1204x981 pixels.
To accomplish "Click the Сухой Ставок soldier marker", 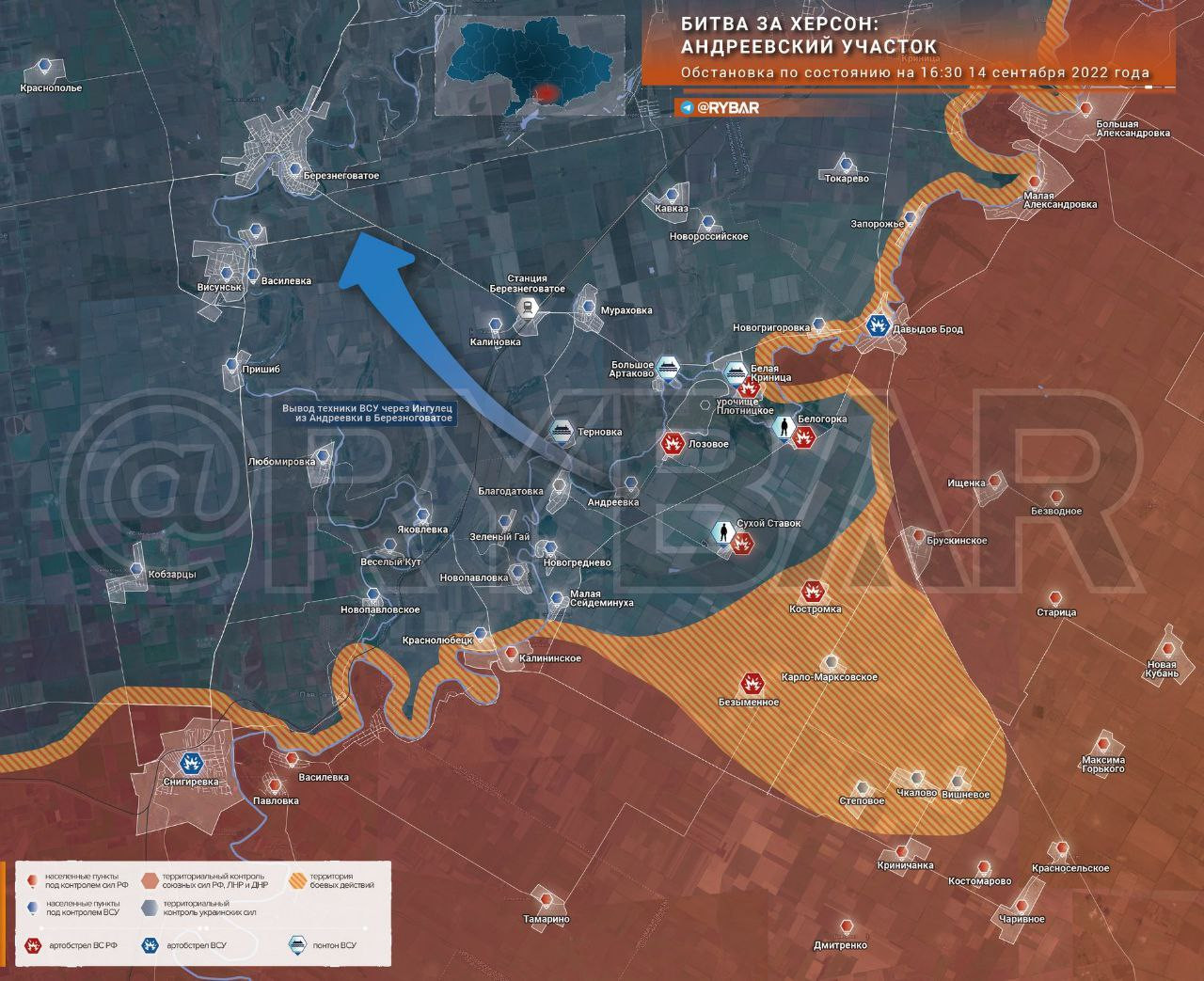I will [722, 533].
